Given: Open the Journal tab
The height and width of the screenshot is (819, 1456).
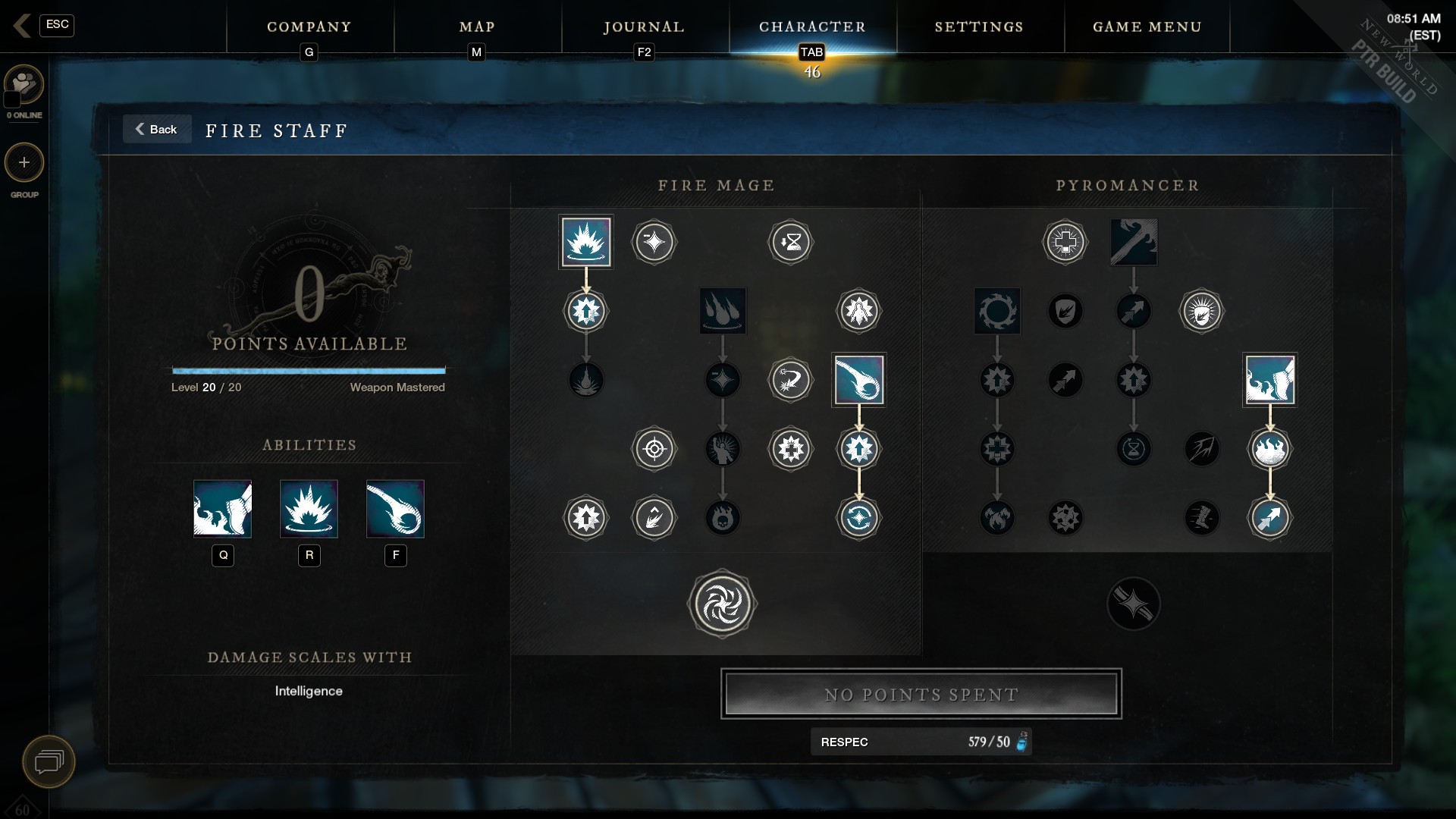Looking at the screenshot, I should pyautogui.click(x=644, y=27).
